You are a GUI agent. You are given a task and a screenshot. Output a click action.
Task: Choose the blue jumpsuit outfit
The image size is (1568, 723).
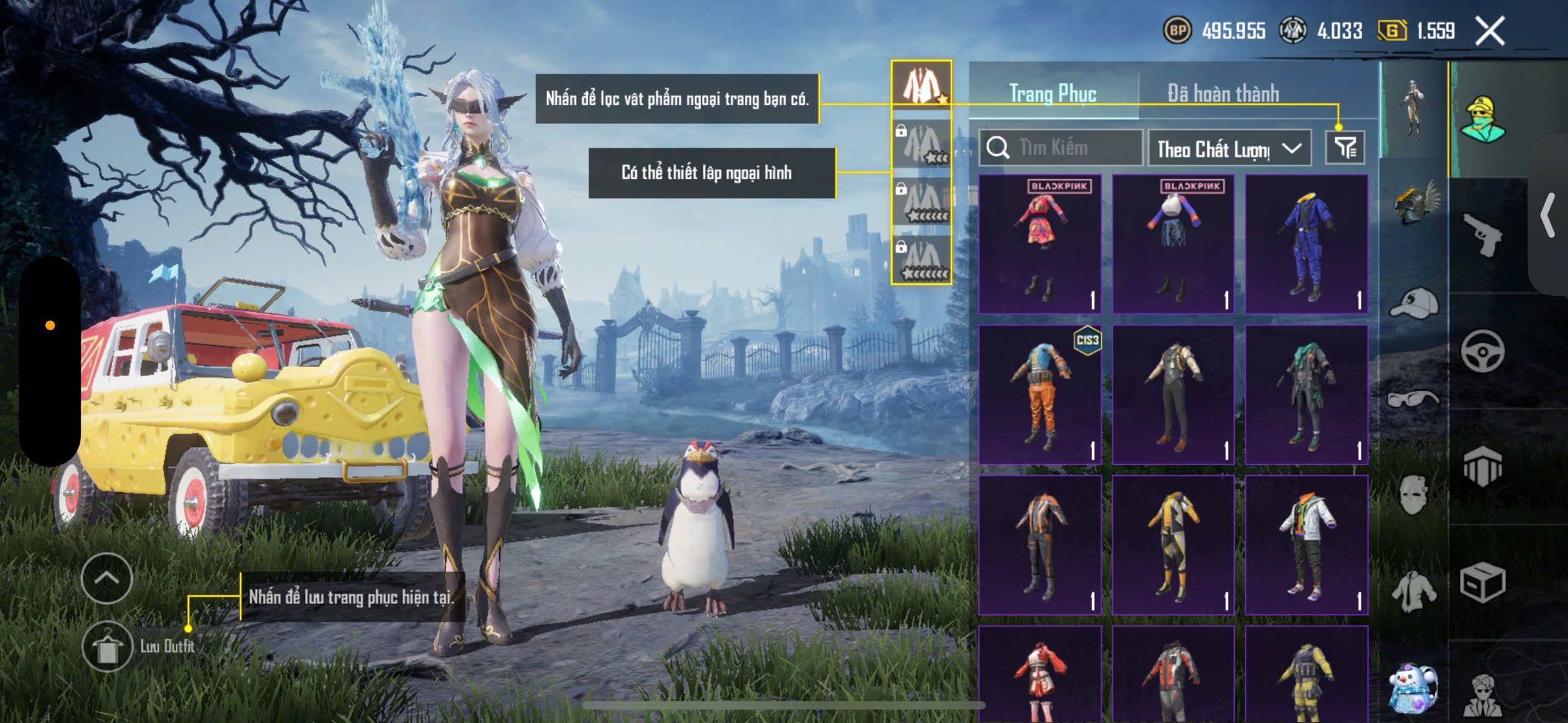point(1306,244)
